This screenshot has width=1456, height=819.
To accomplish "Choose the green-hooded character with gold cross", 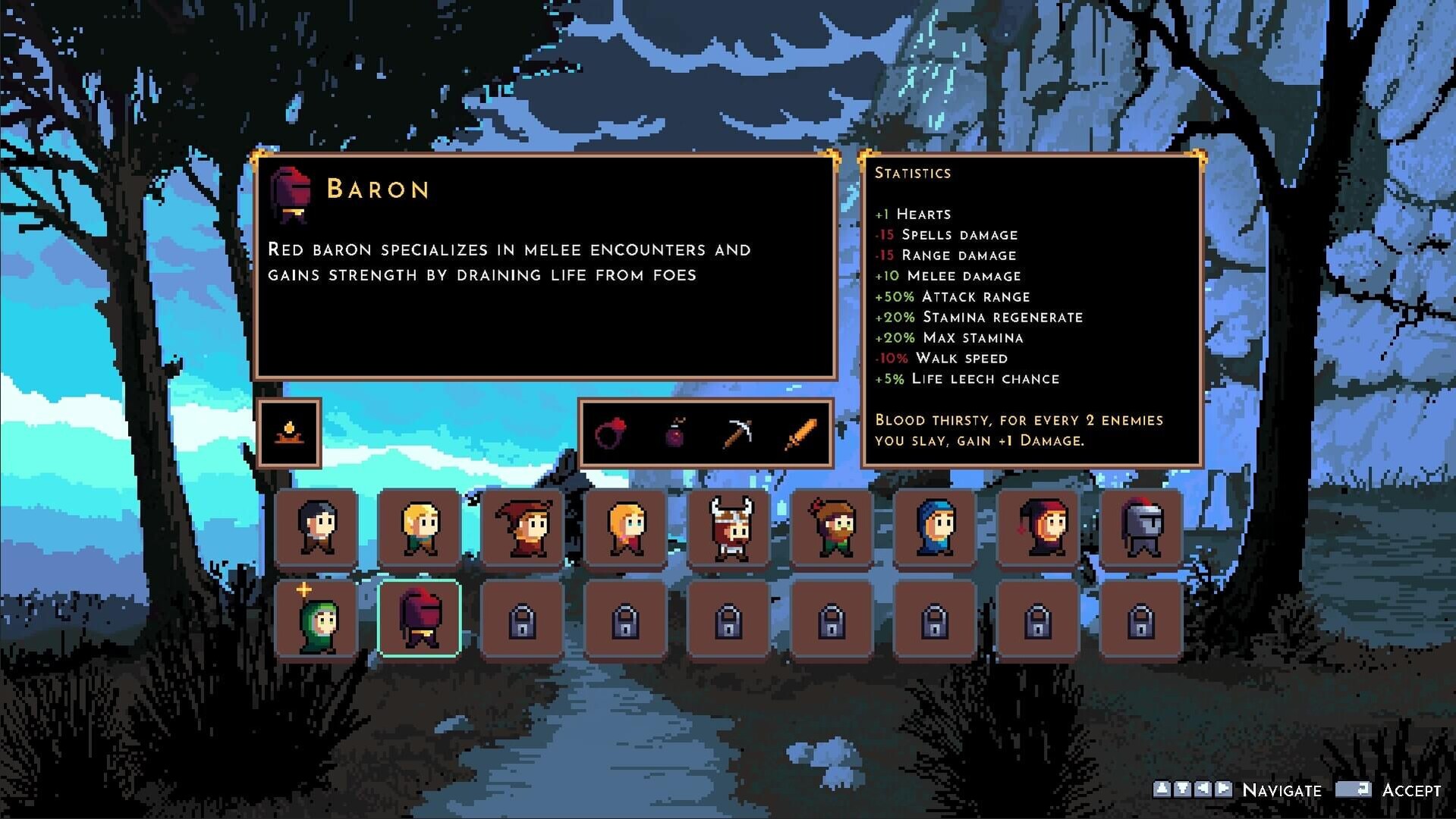I will tap(316, 619).
